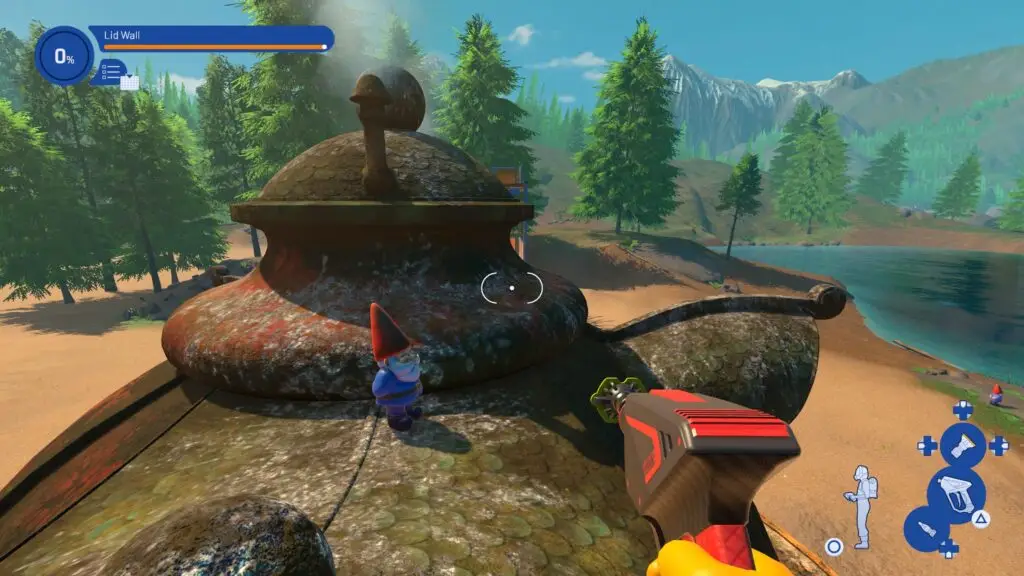Click the standing character stance icon
This screenshot has height=576, width=1024.
tap(859, 505)
